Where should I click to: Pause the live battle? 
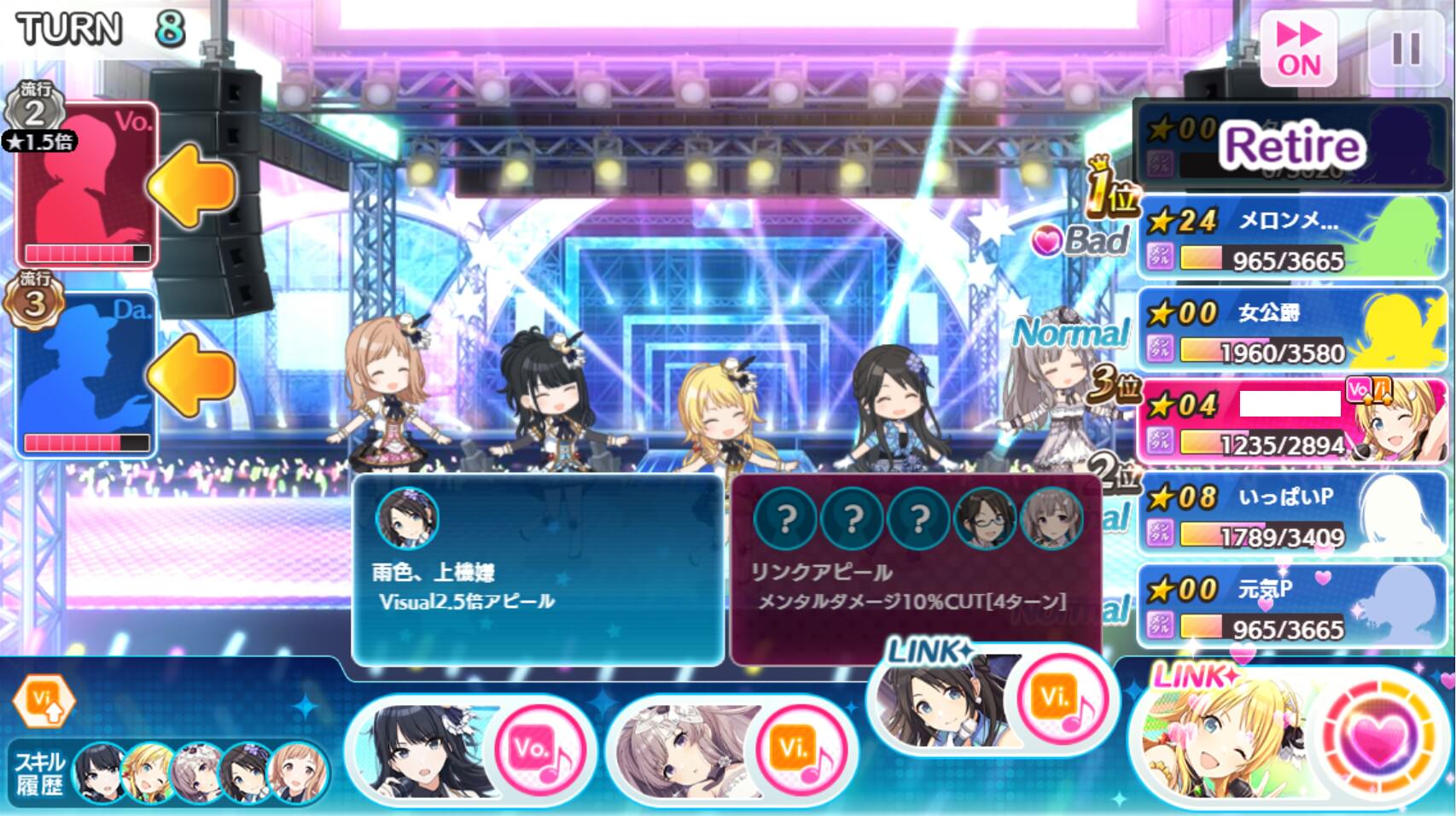coord(1405,49)
